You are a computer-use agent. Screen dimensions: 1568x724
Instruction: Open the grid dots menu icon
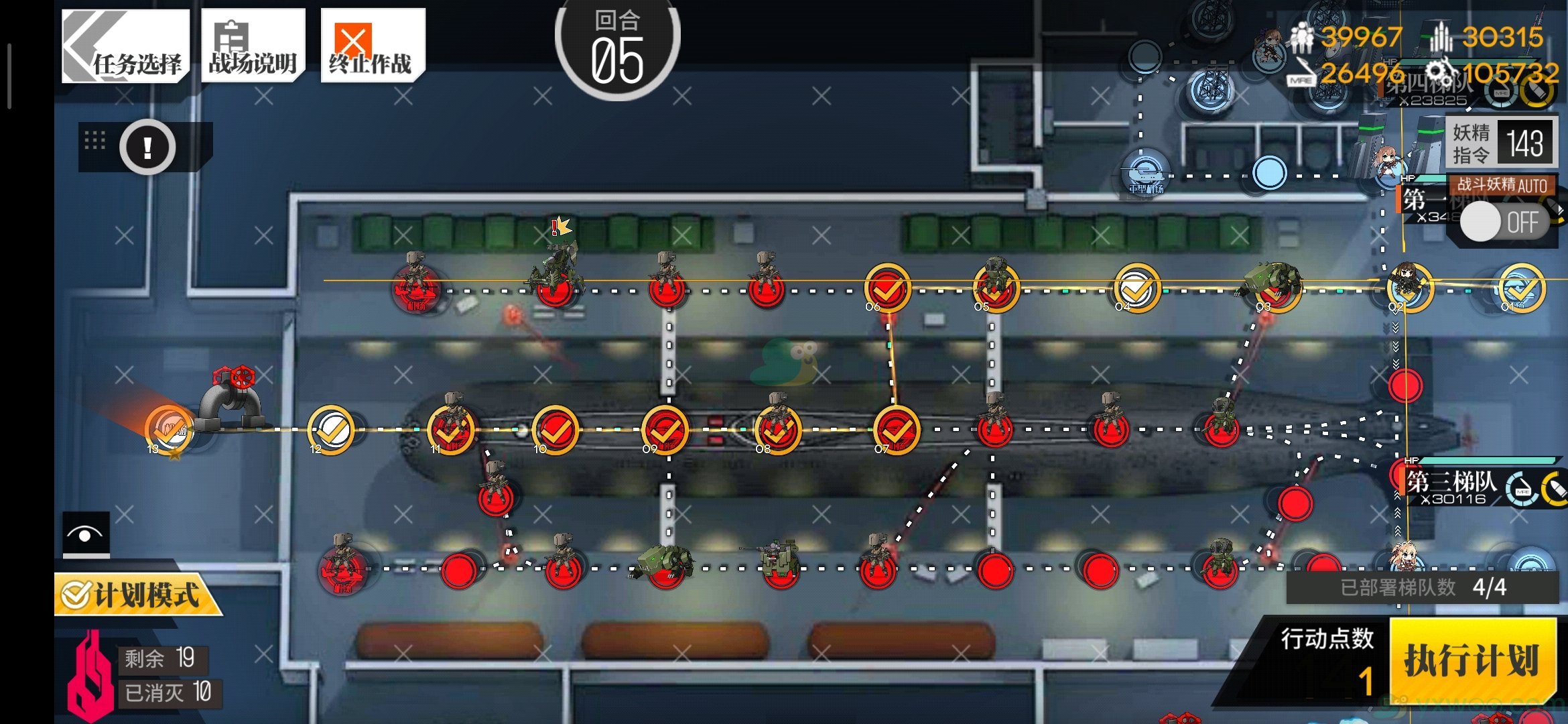(95, 141)
